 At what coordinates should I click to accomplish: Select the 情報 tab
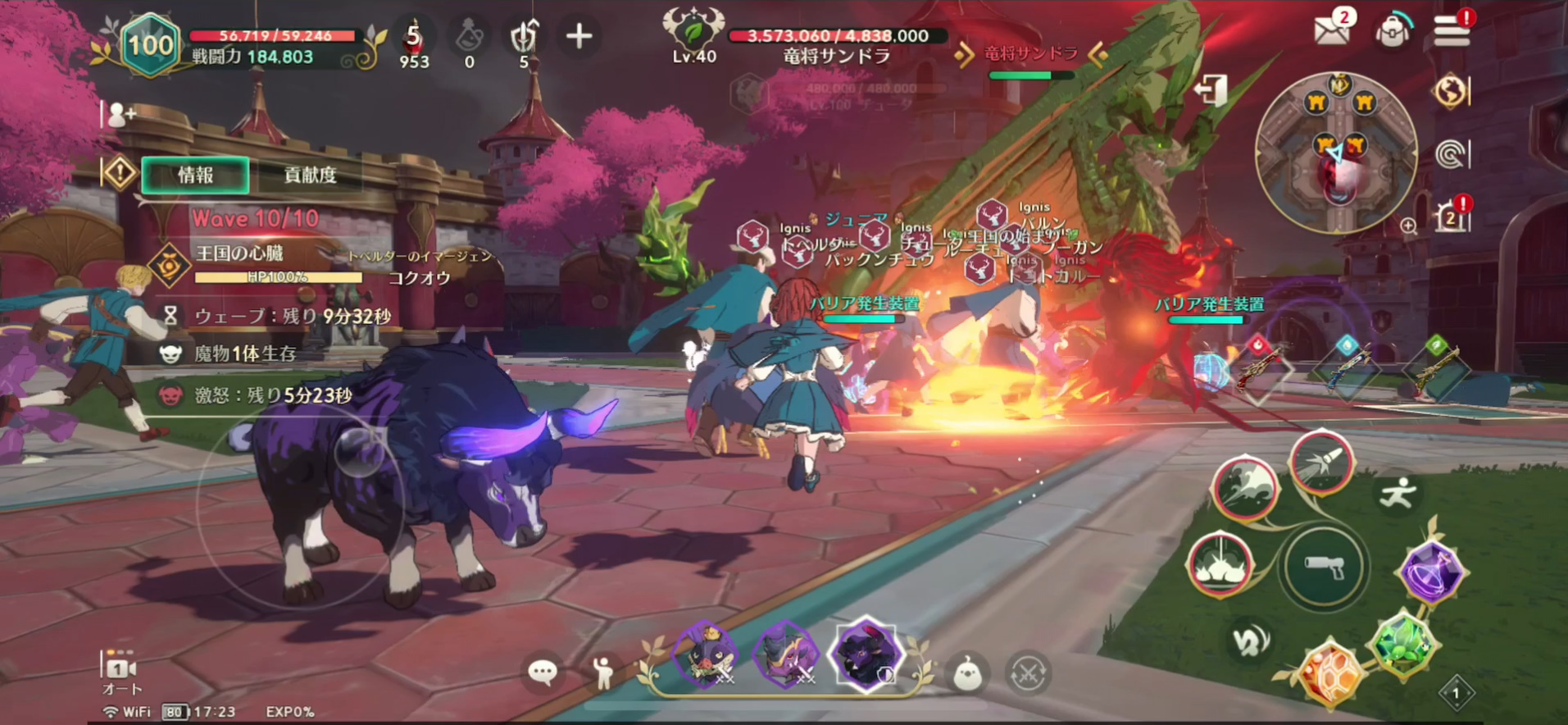(x=194, y=175)
